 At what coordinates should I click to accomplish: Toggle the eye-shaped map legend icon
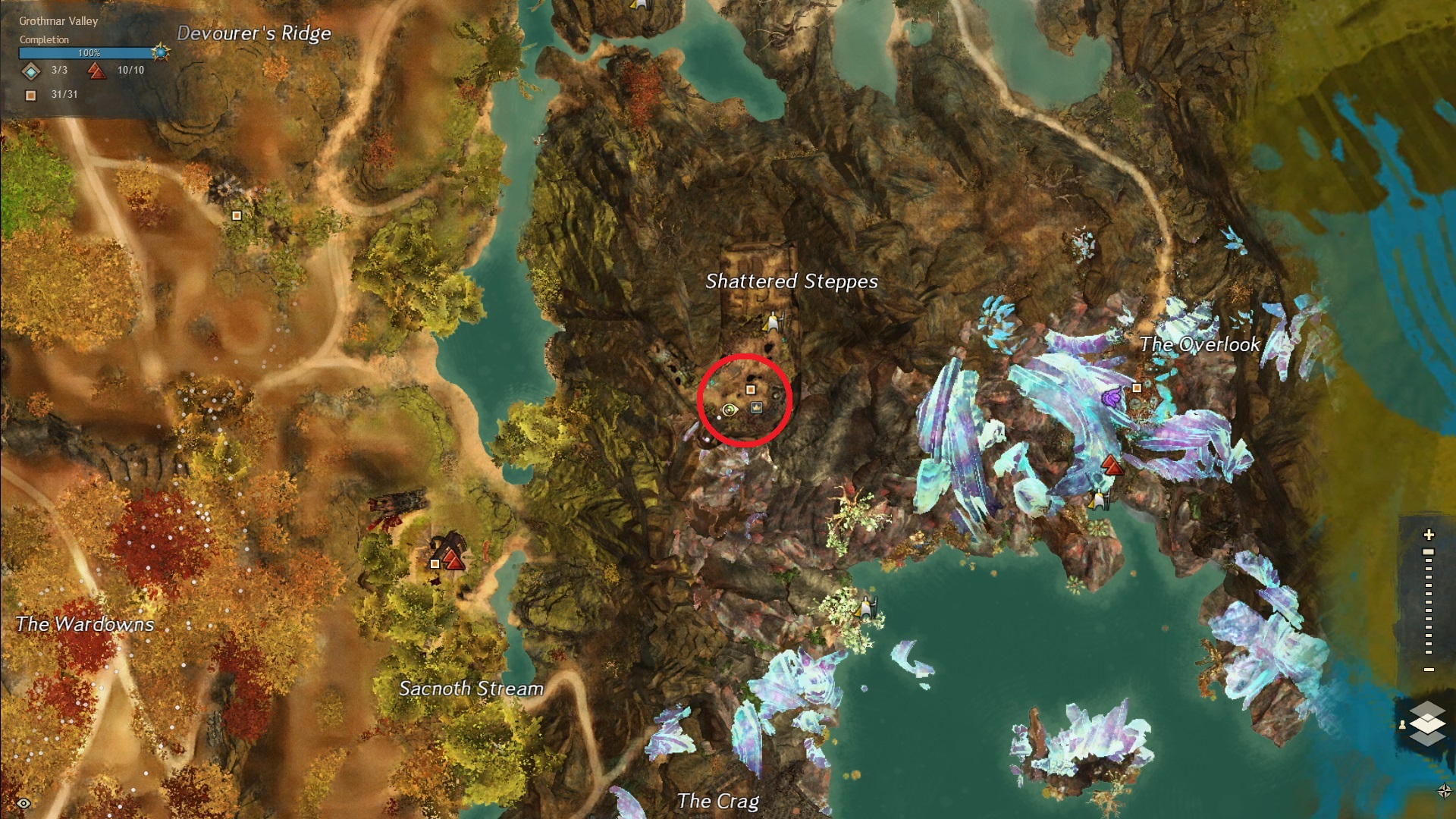click(24, 803)
